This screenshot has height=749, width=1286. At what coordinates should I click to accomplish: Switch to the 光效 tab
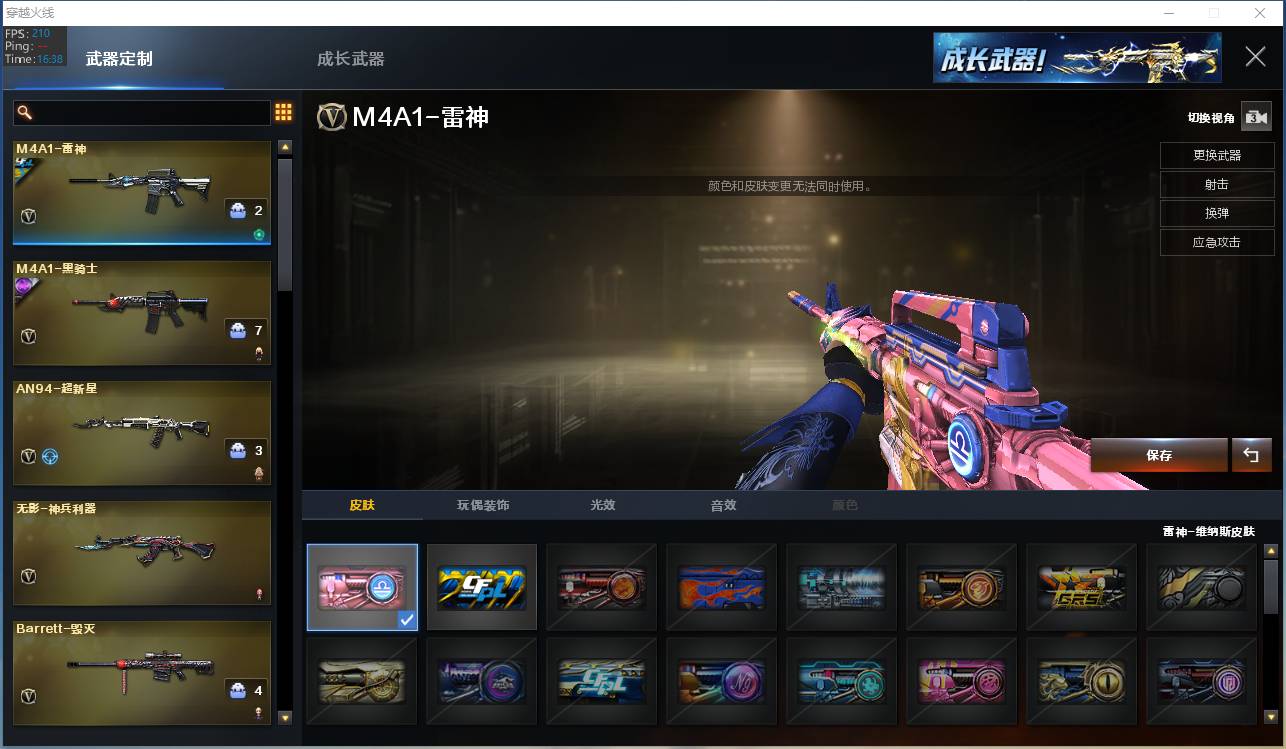point(603,505)
